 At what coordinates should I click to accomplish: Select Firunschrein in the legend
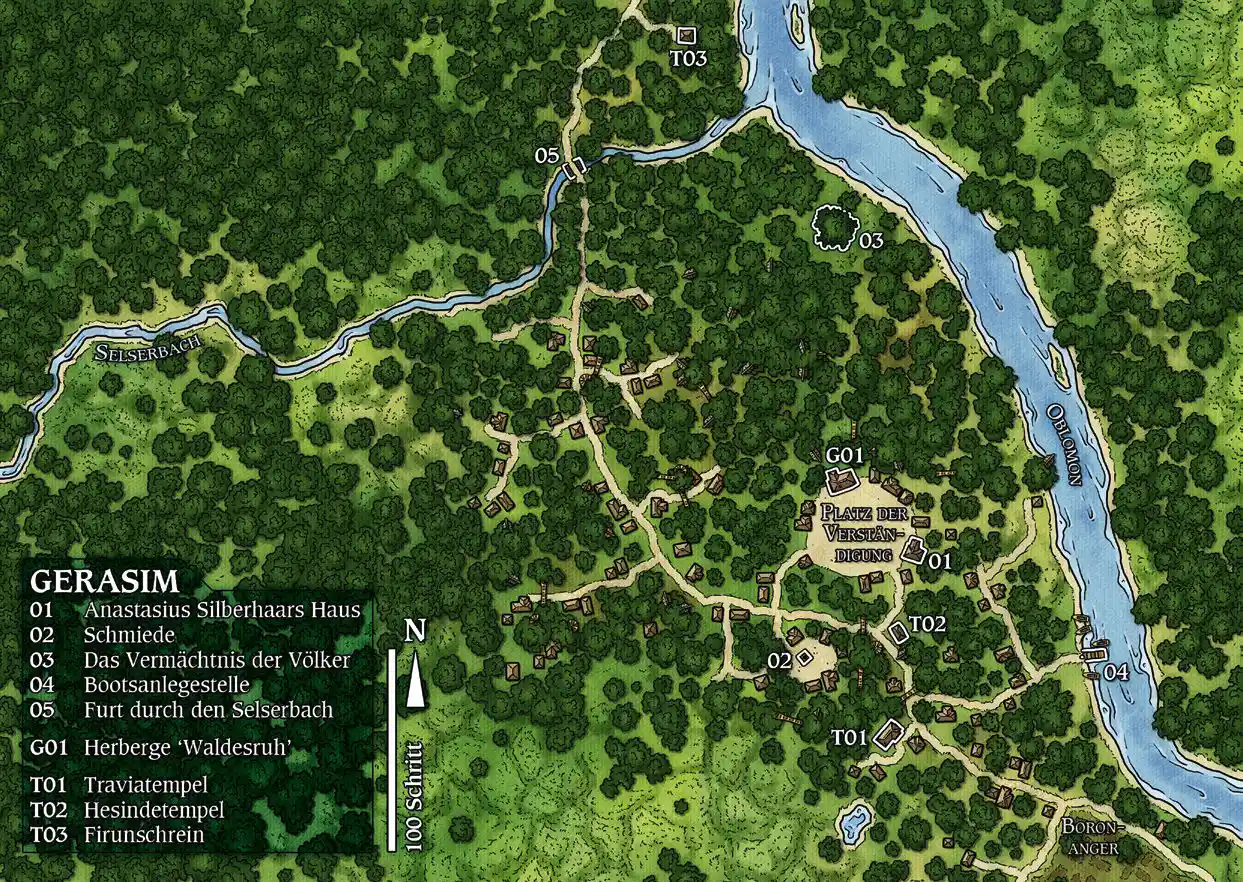coord(144,834)
